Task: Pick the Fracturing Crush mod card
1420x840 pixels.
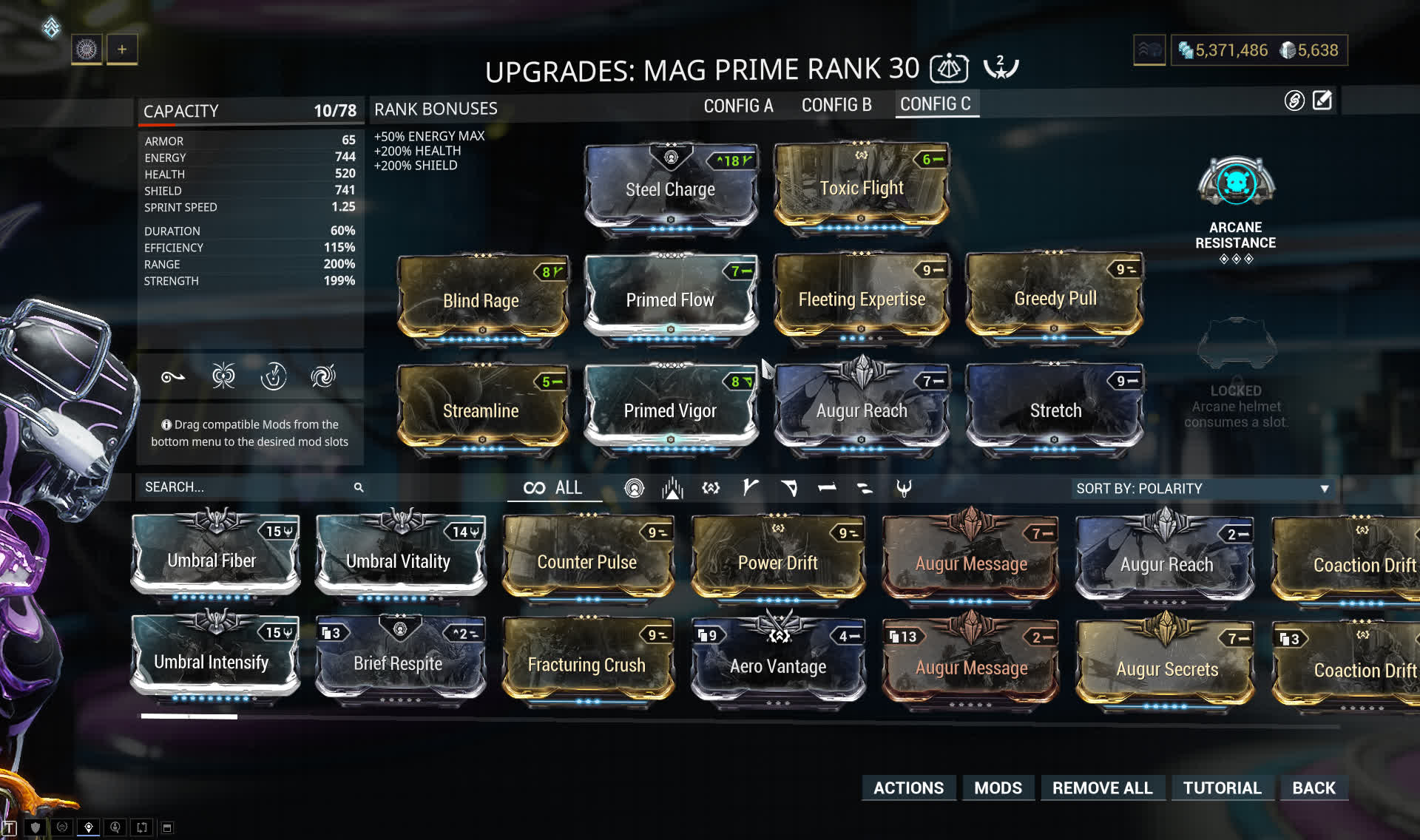Action: click(586, 664)
